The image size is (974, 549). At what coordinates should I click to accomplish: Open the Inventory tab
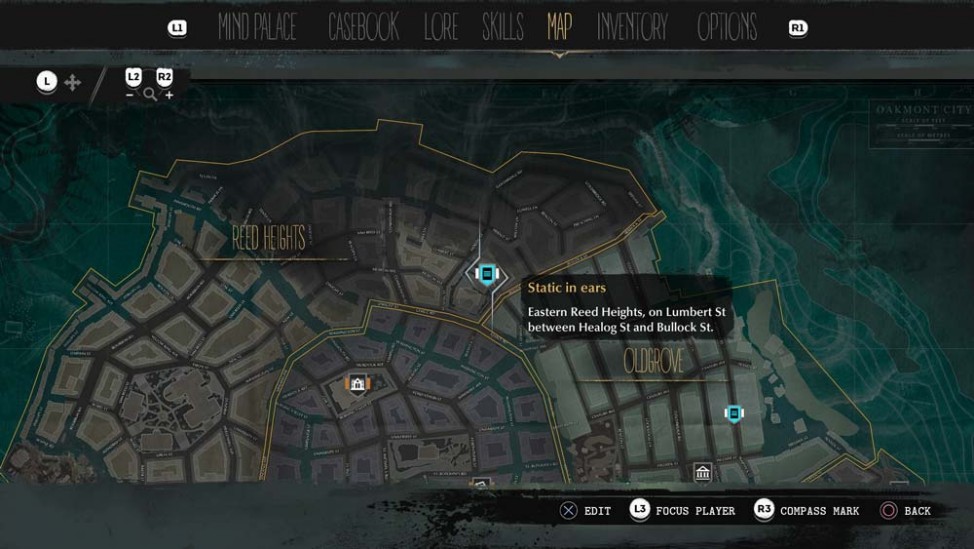[x=632, y=28]
